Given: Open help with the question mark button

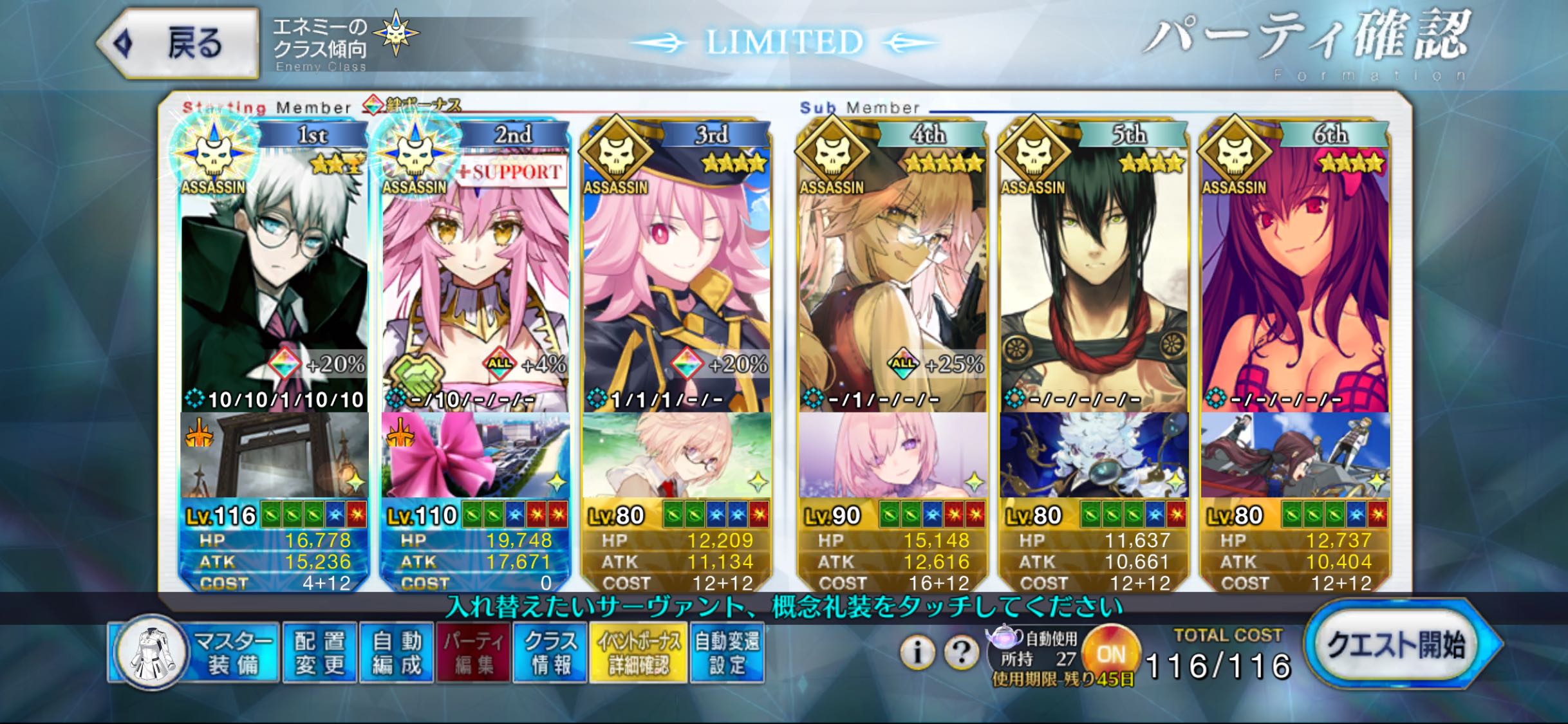Looking at the screenshot, I should pos(961,653).
